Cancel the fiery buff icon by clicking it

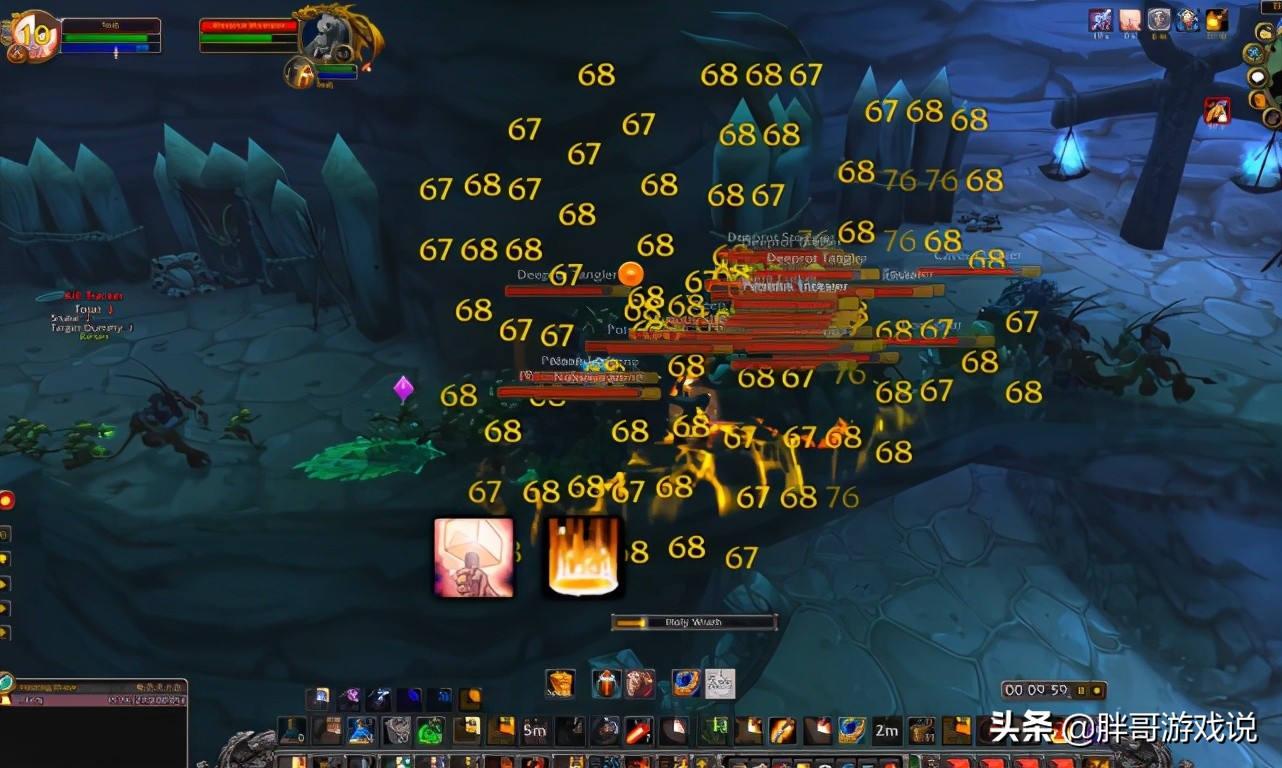point(1216,20)
